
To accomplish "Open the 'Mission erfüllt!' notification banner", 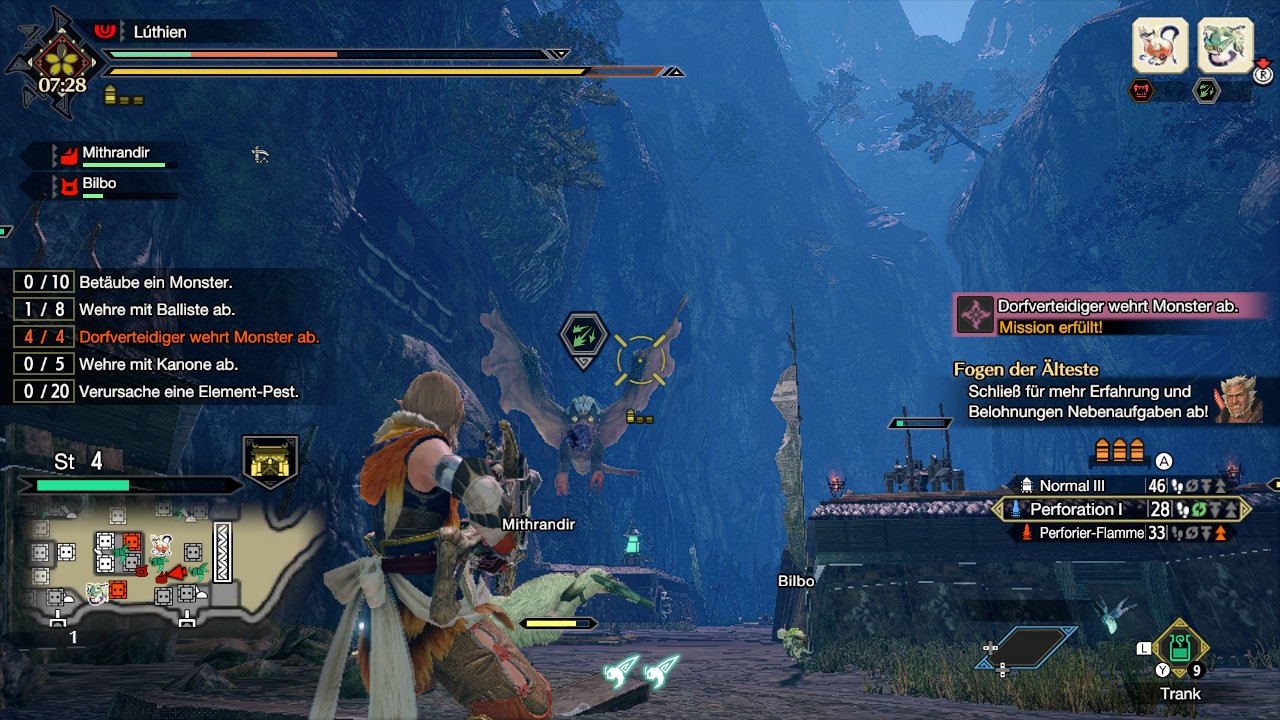I will pyautogui.click(x=1110, y=314).
